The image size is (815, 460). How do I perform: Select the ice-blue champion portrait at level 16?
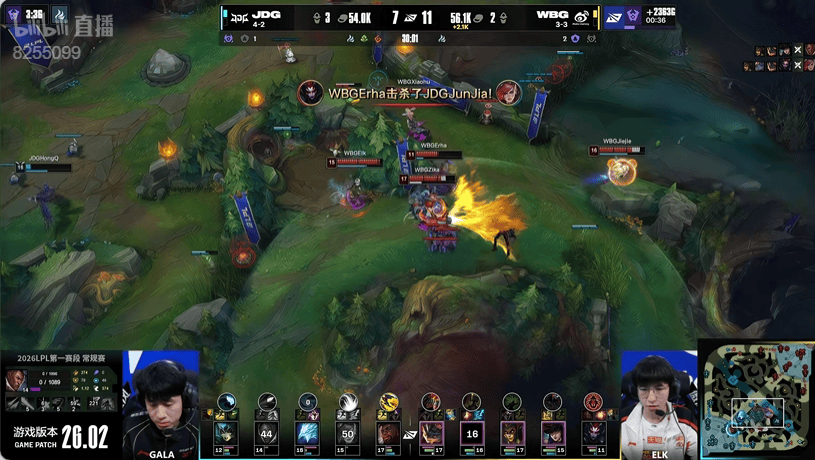tap(307, 434)
